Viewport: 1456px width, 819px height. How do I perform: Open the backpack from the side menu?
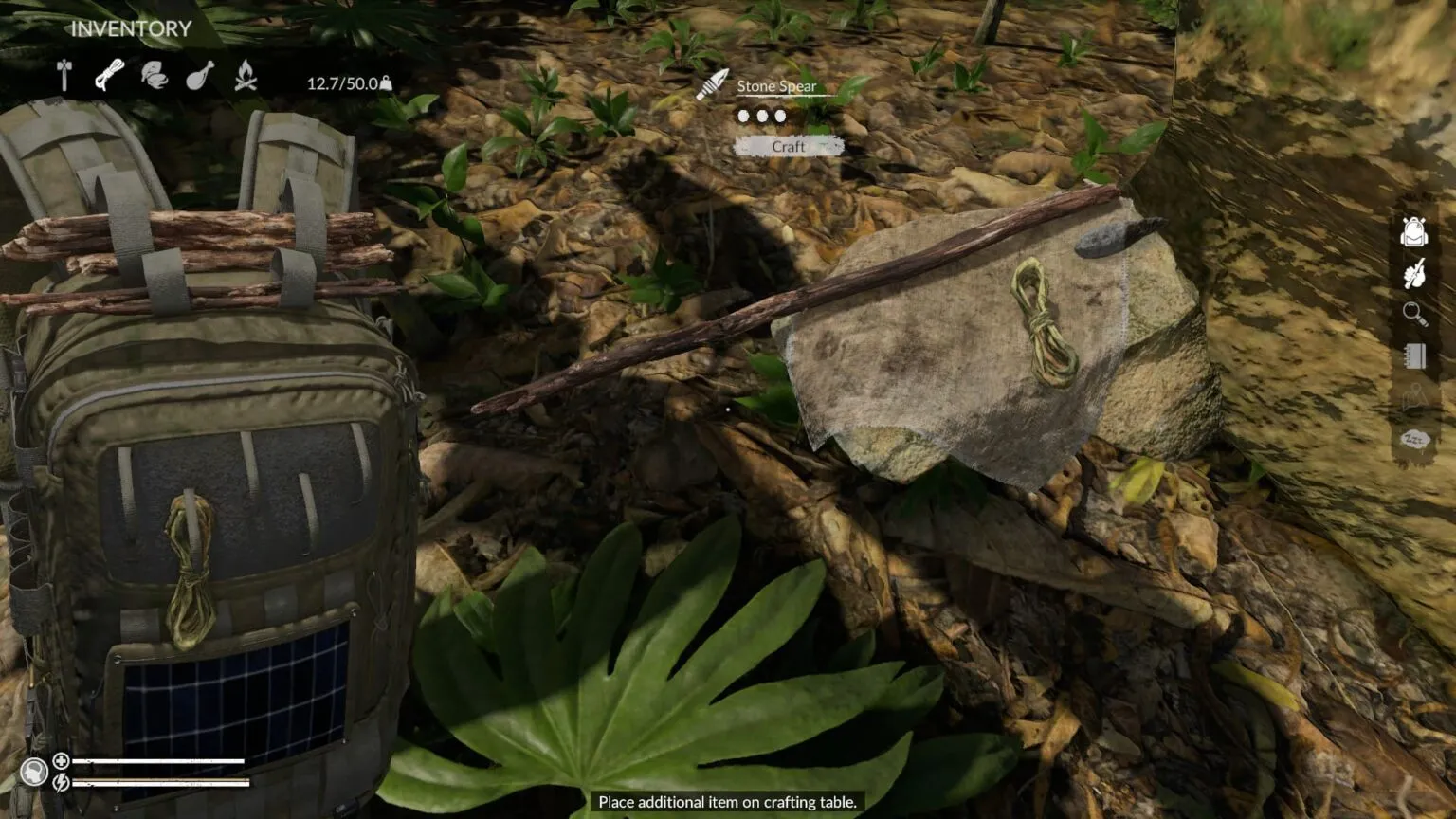coord(1413,230)
